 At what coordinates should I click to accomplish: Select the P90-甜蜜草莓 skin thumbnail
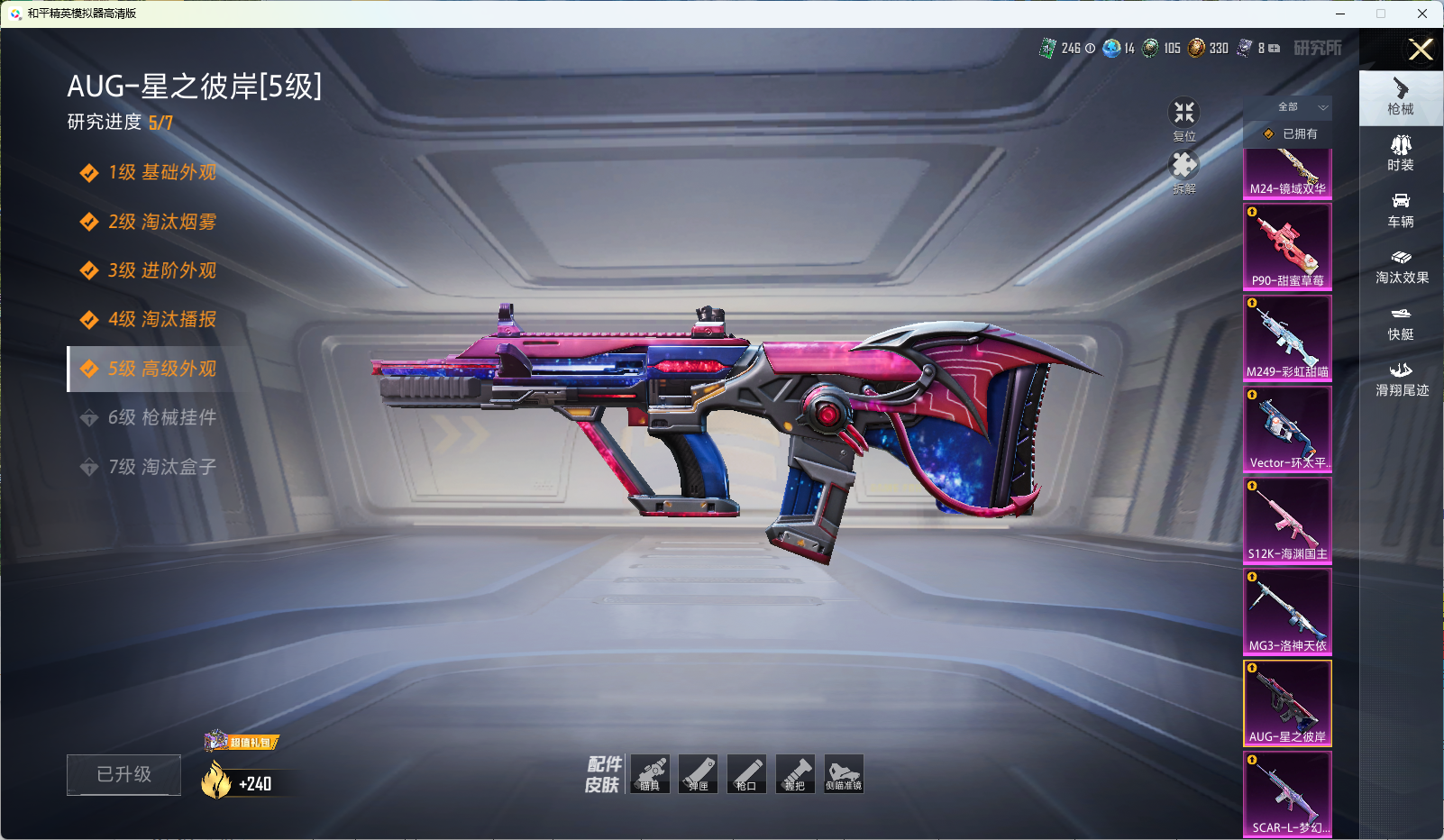[1287, 247]
